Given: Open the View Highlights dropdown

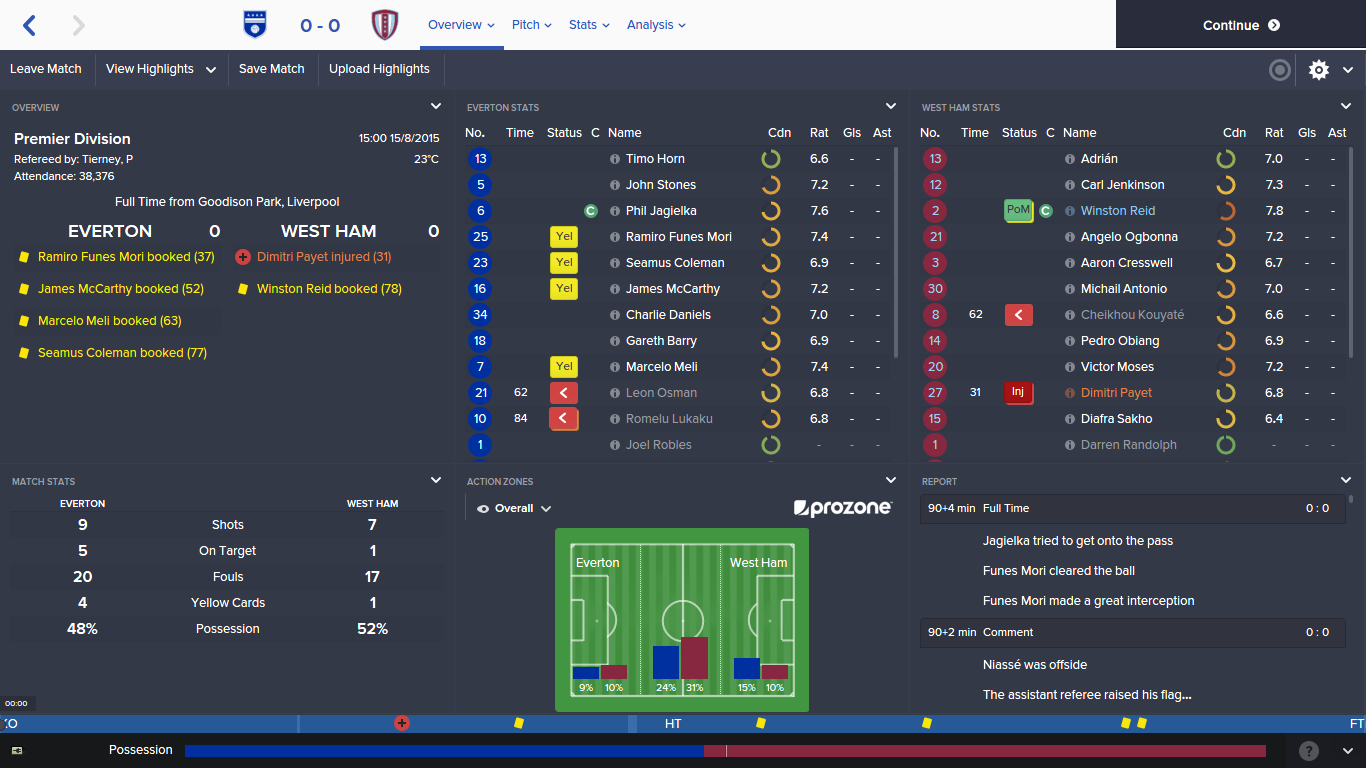Looking at the screenshot, I should click(161, 69).
